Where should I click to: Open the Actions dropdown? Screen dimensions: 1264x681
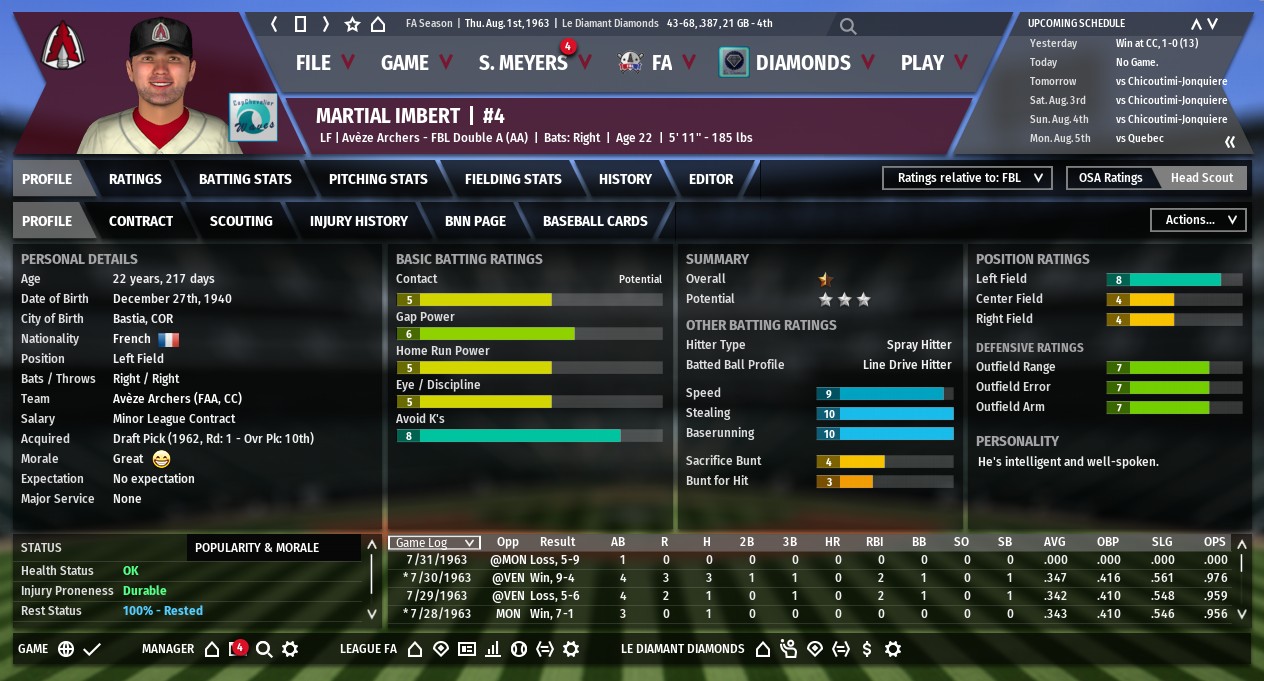[x=1198, y=220]
